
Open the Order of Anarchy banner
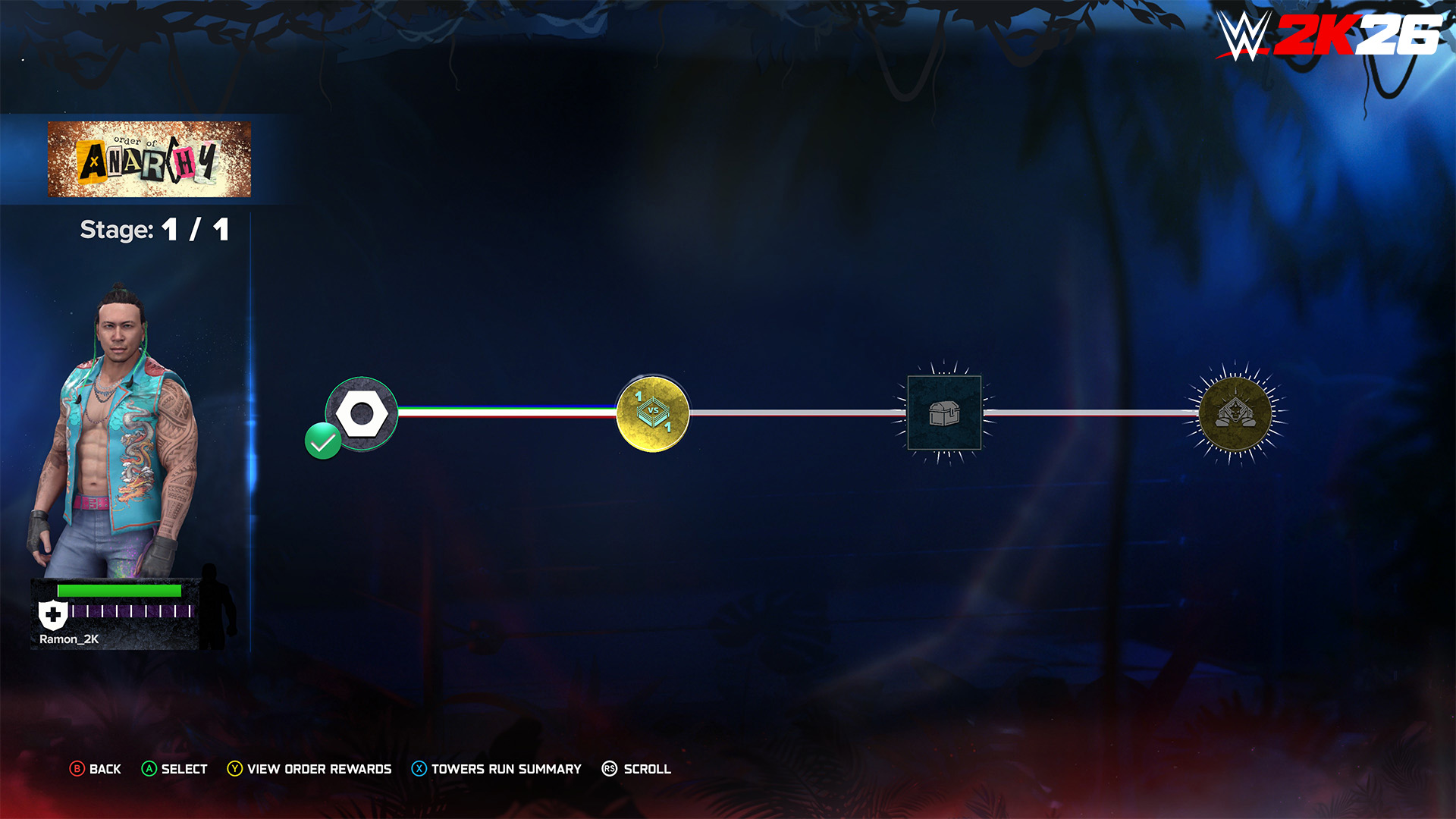[x=149, y=159]
